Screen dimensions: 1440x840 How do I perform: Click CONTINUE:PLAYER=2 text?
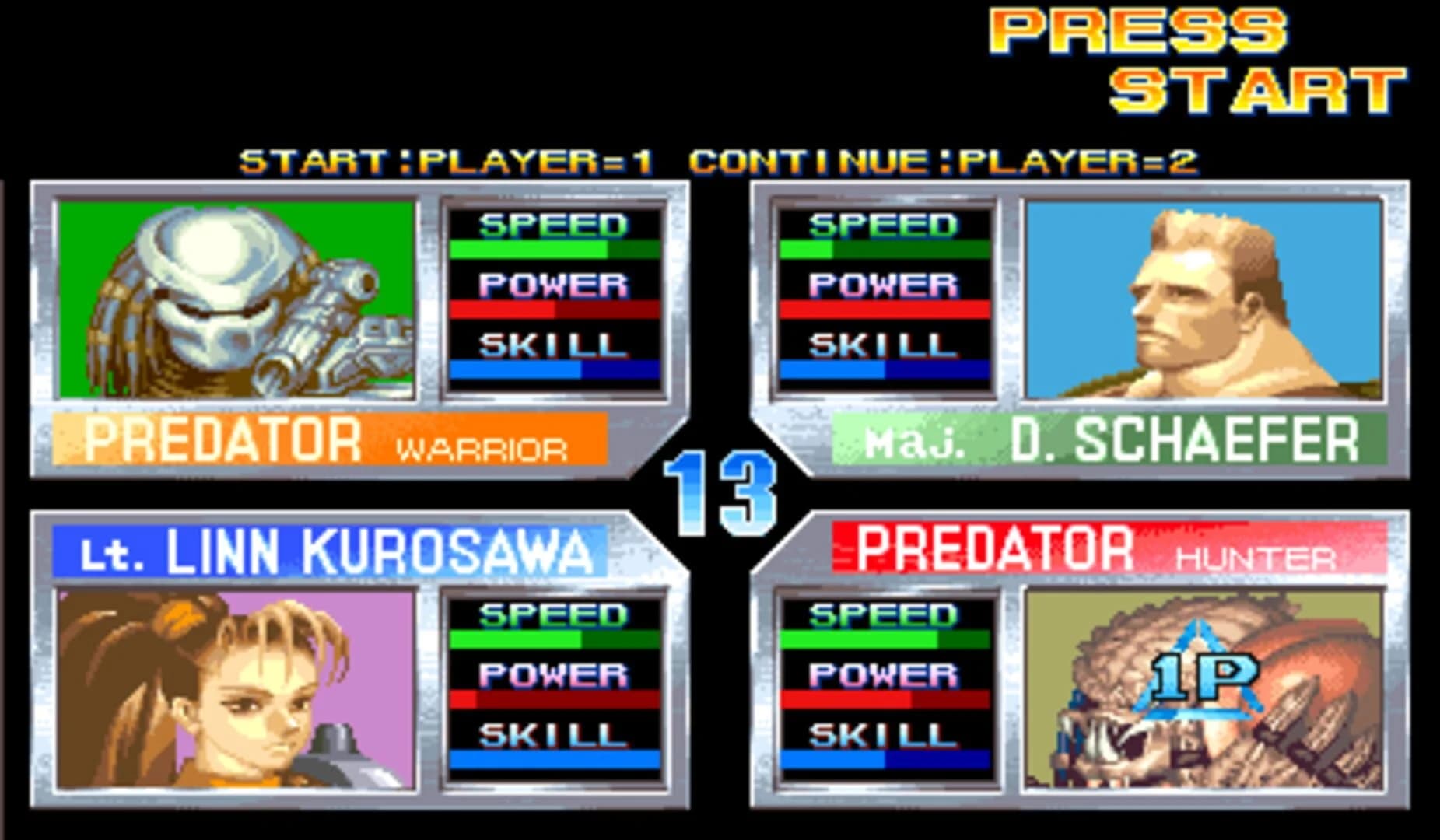(x=945, y=158)
